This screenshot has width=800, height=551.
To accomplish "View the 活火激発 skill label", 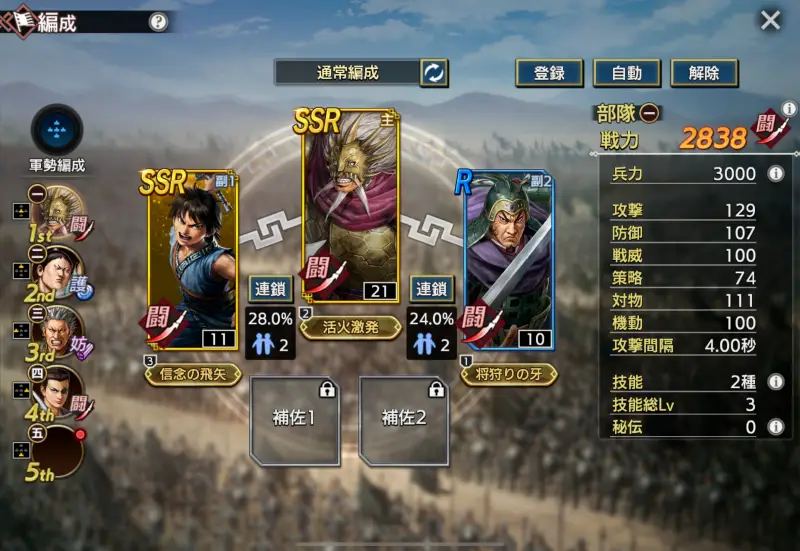I will (350, 324).
